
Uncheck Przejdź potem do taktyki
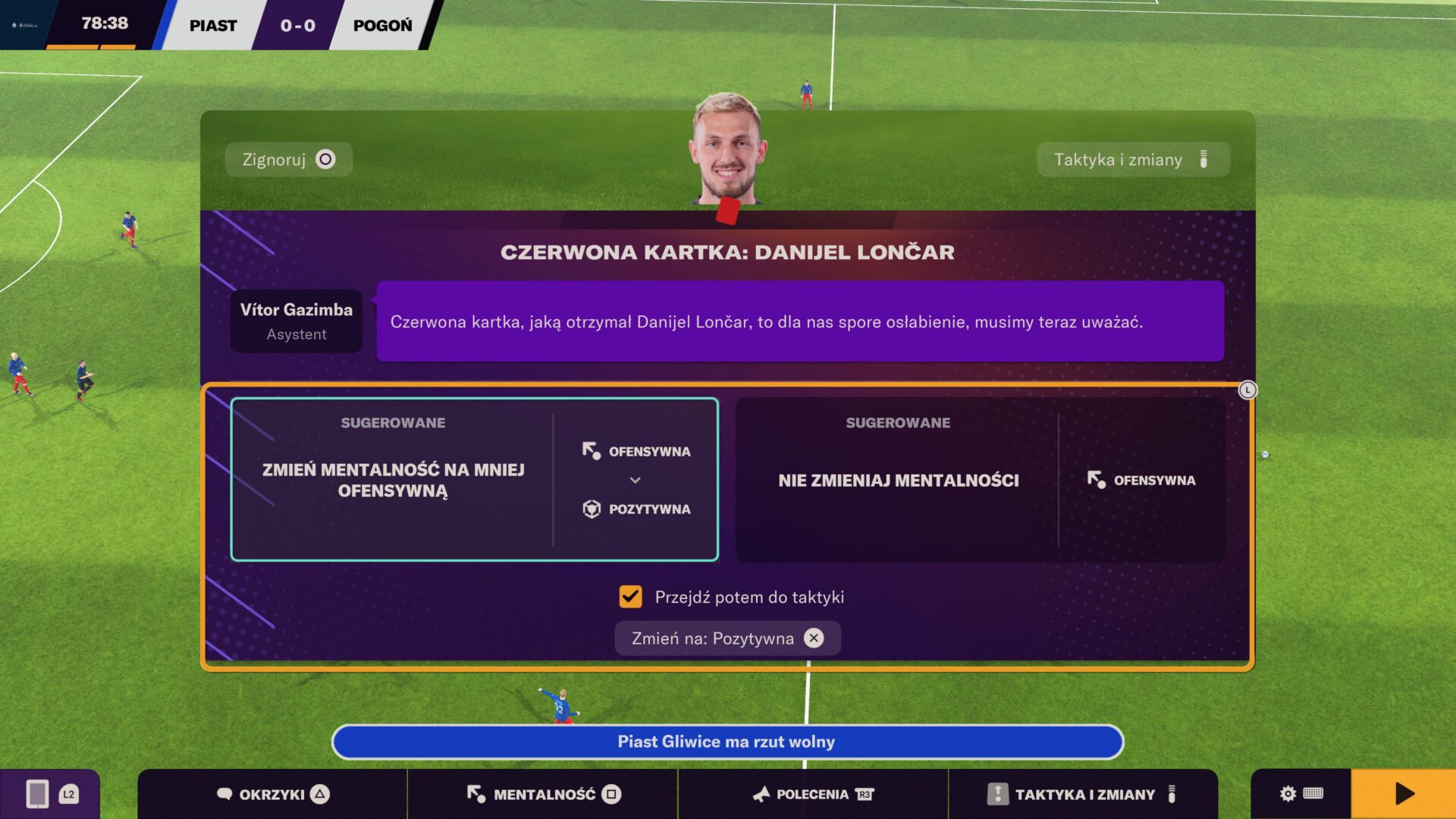point(630,597)
